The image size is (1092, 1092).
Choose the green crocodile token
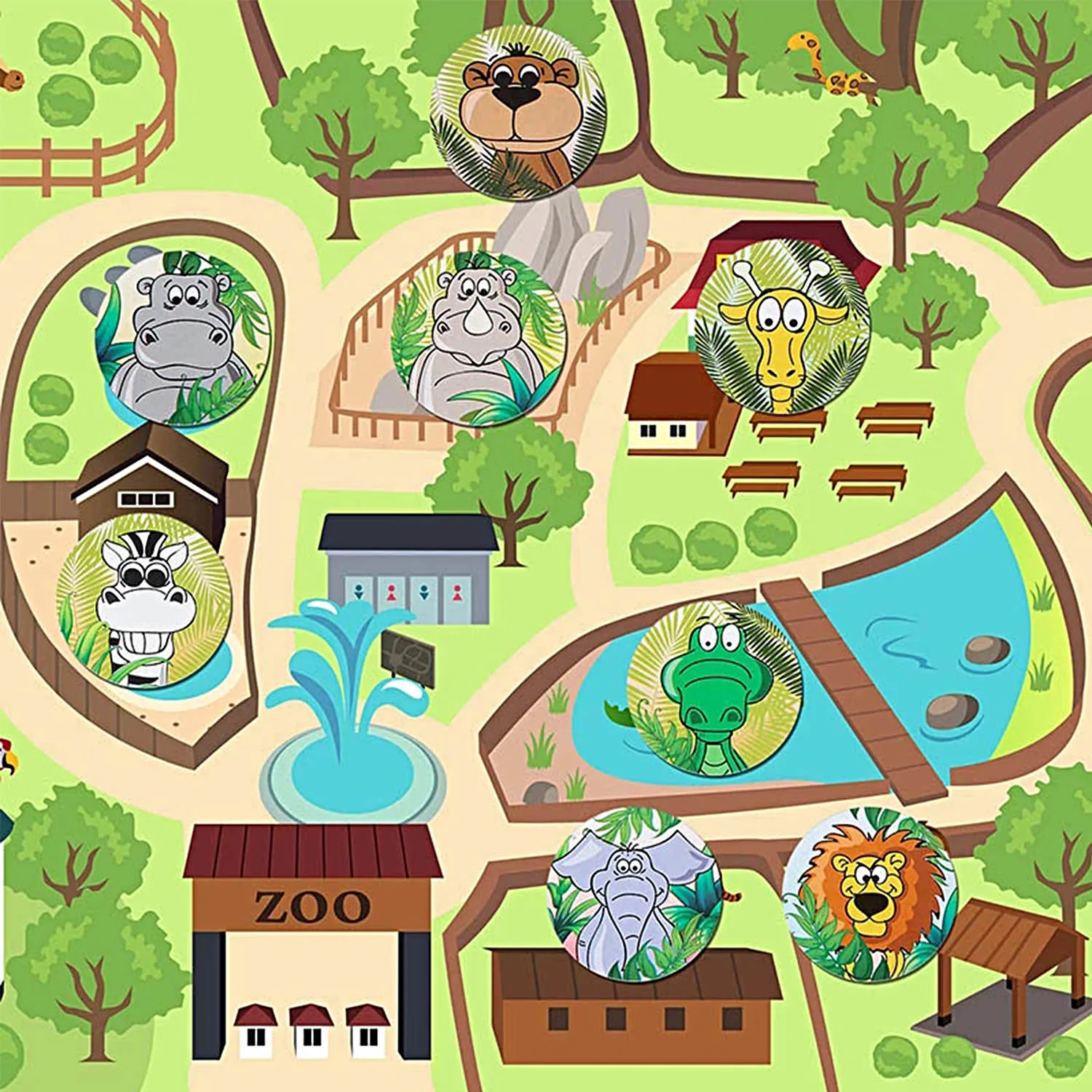pos(714,688)
